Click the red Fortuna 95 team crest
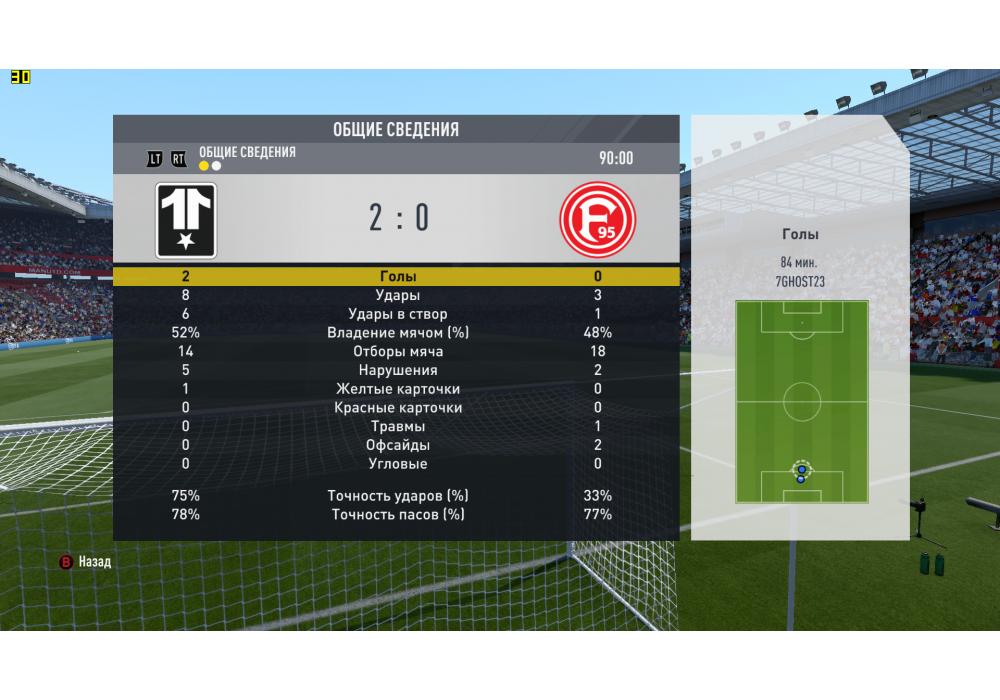Screen dimensions: 1000x700 pyautogui.click(x=598, y=219)
